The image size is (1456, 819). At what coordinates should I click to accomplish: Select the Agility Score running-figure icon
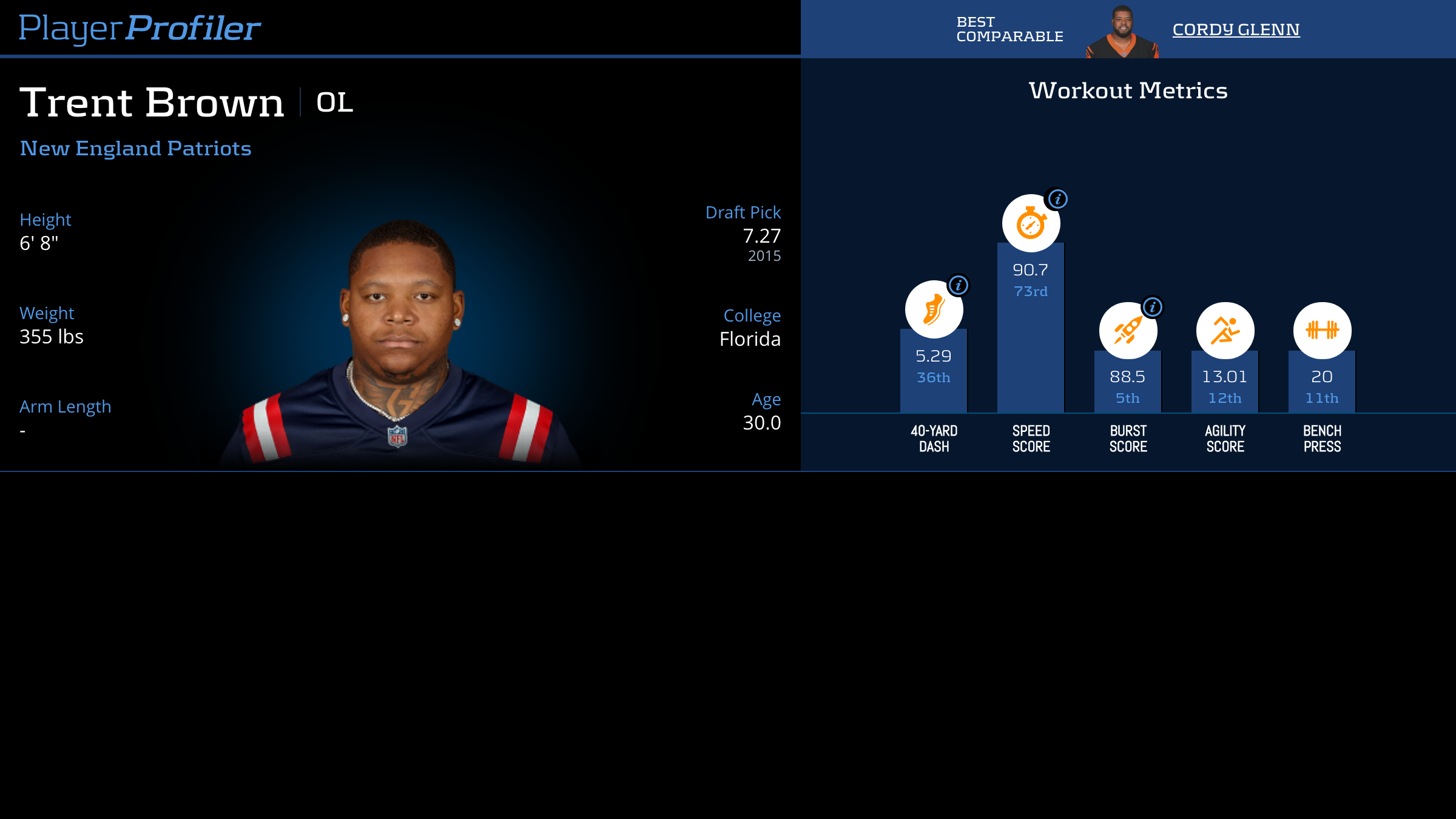pyautogui.click(x=1225, y=331)
